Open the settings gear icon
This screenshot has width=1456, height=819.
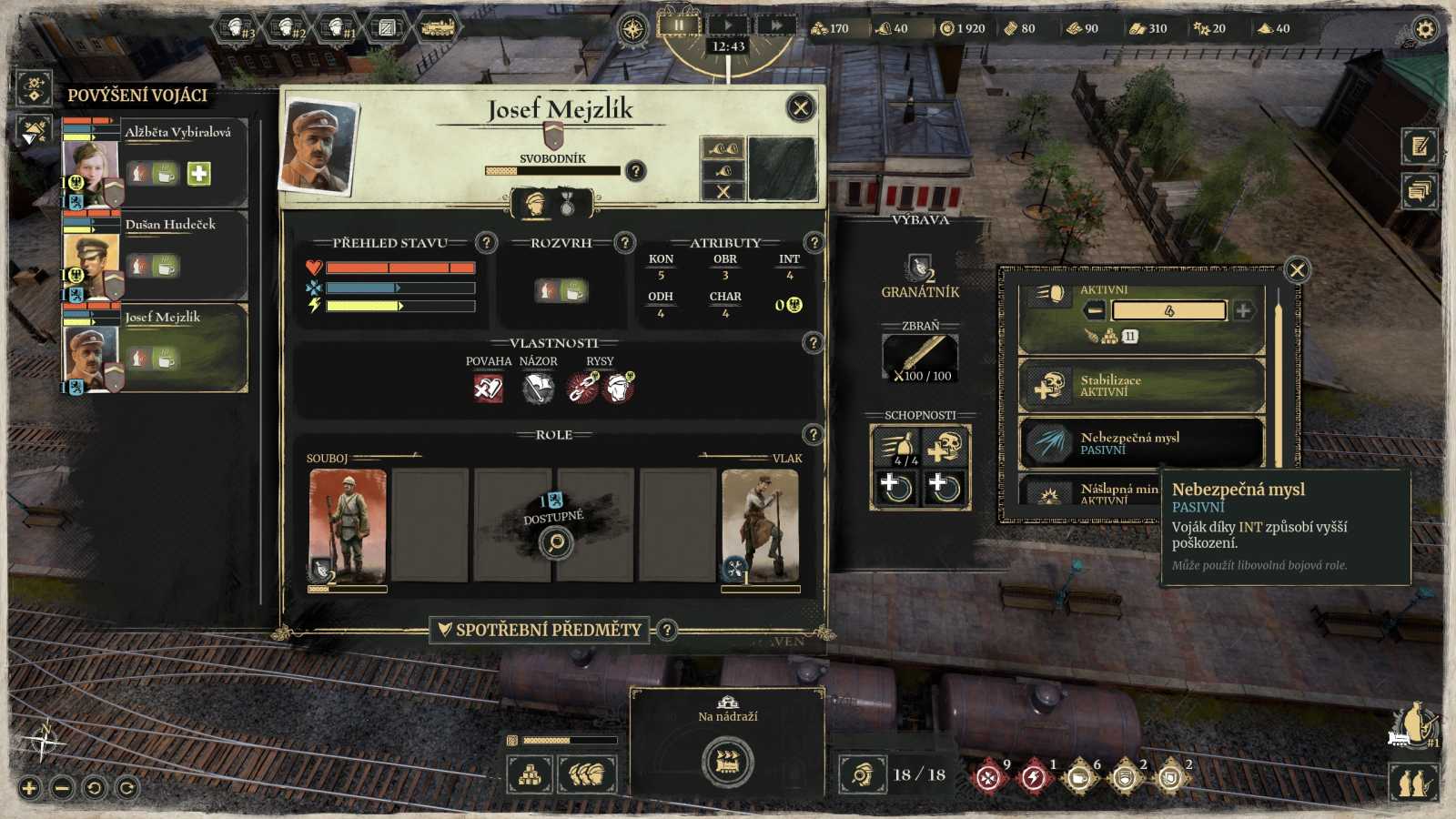tap(1424, 29)
